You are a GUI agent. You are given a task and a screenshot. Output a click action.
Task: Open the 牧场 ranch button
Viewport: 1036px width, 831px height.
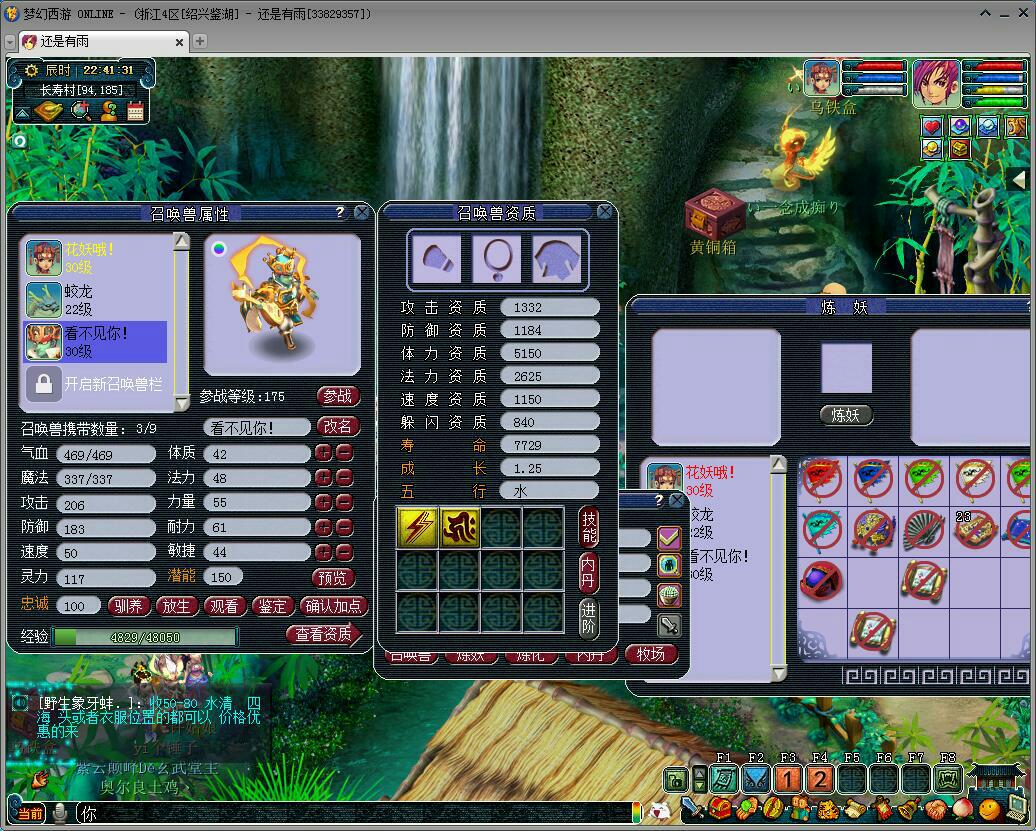[x=651, y=654]
